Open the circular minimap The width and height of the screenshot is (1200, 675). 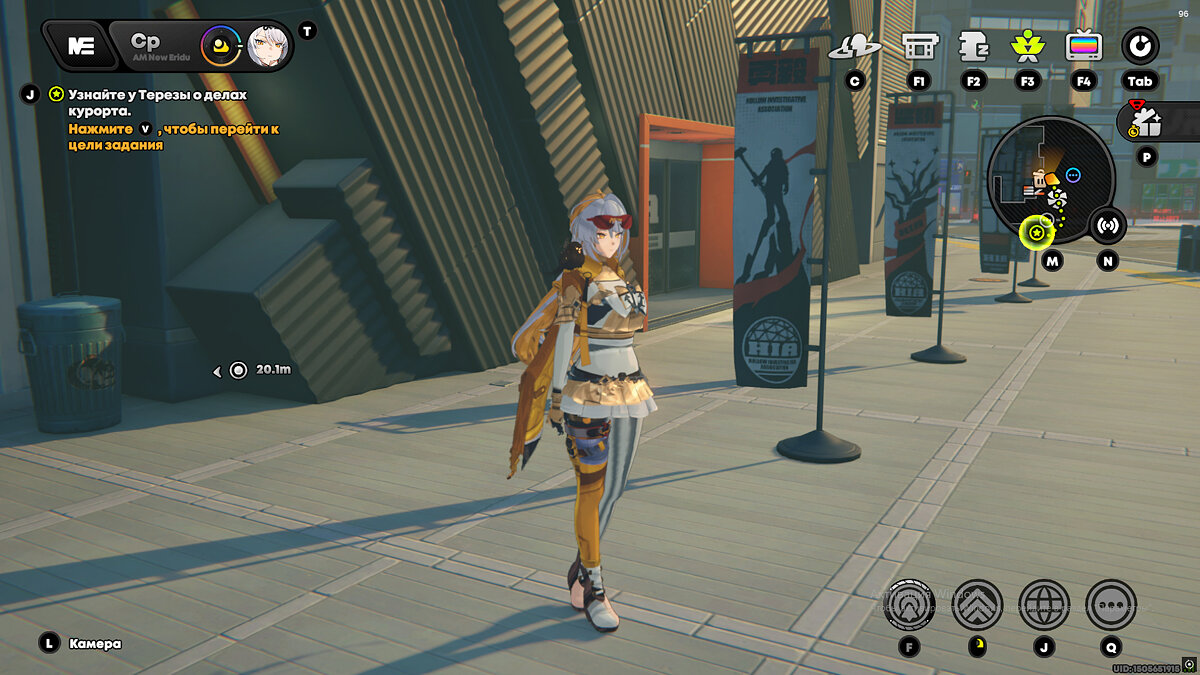1050,180
